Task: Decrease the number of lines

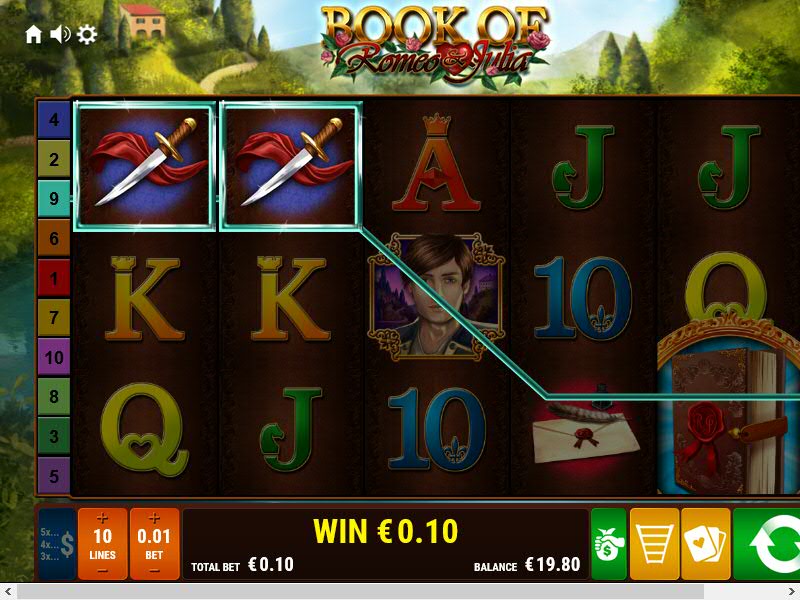Action: tap(102, 571)
